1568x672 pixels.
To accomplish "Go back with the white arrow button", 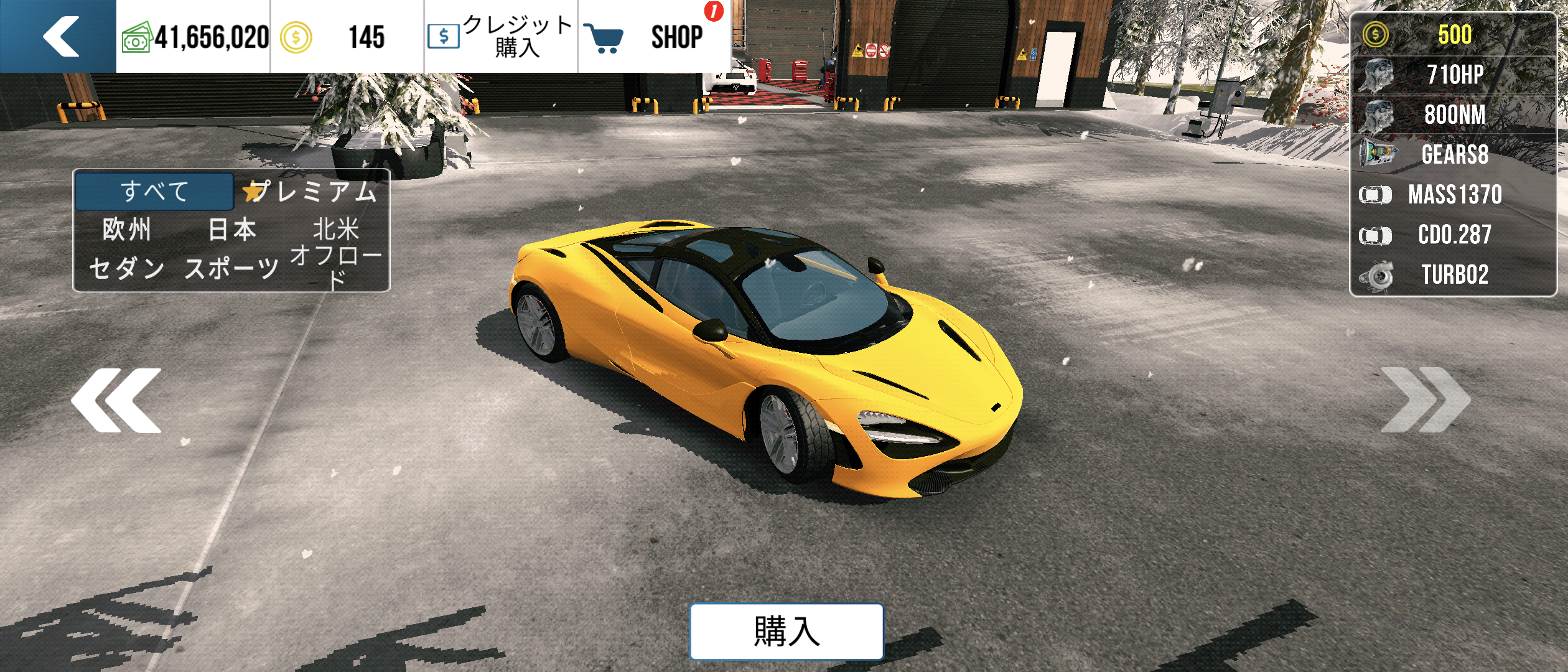I will (x=59, y=36).
